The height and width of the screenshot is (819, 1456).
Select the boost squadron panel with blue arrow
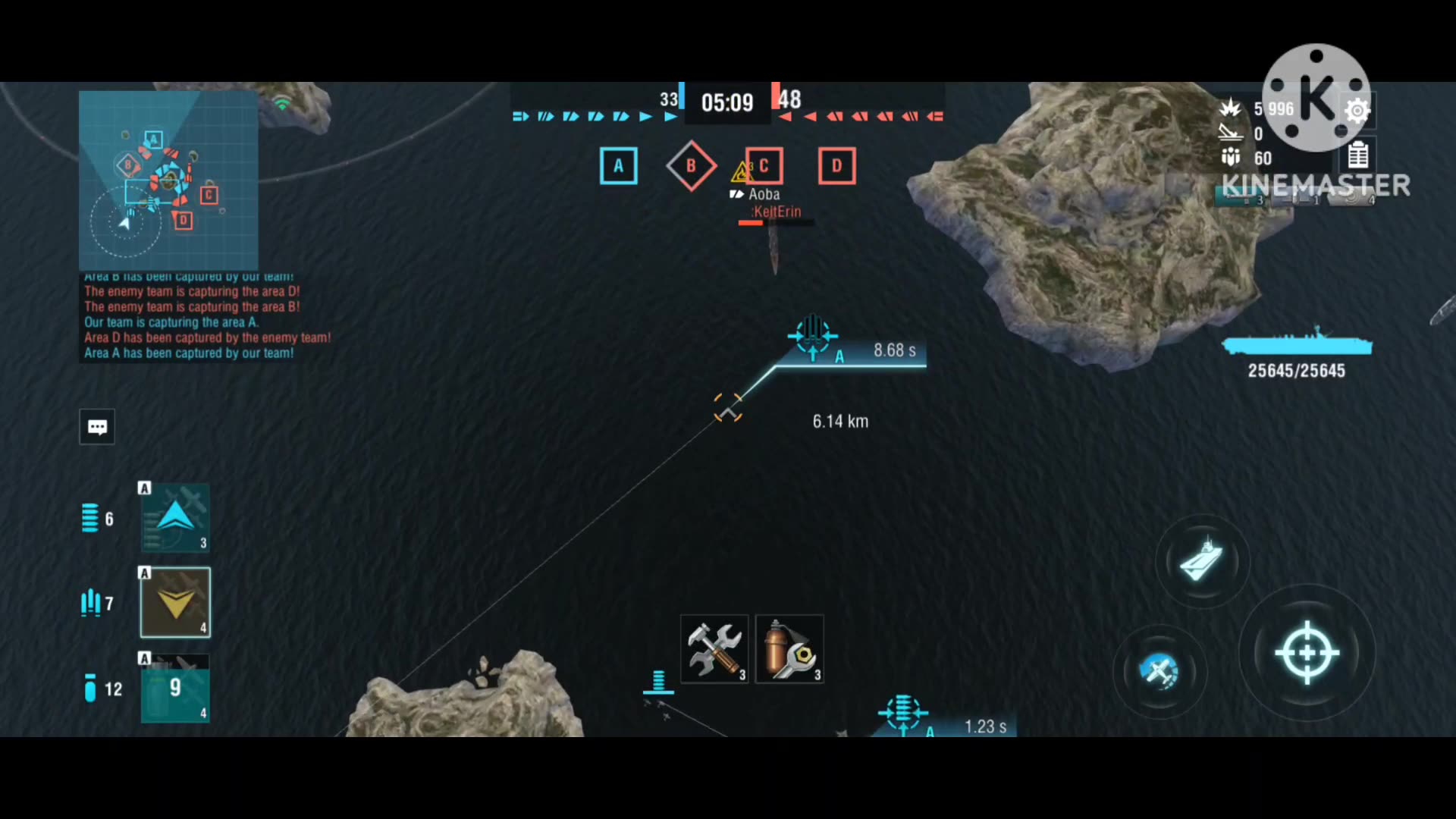174,518
